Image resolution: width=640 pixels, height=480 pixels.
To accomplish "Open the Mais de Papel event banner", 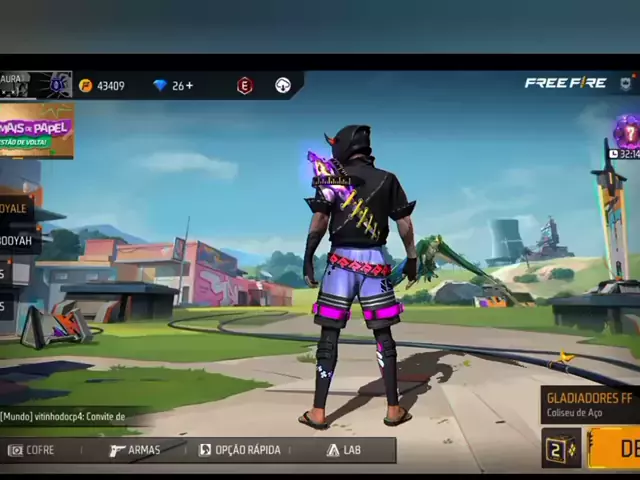I will click(x=36, y=131).
